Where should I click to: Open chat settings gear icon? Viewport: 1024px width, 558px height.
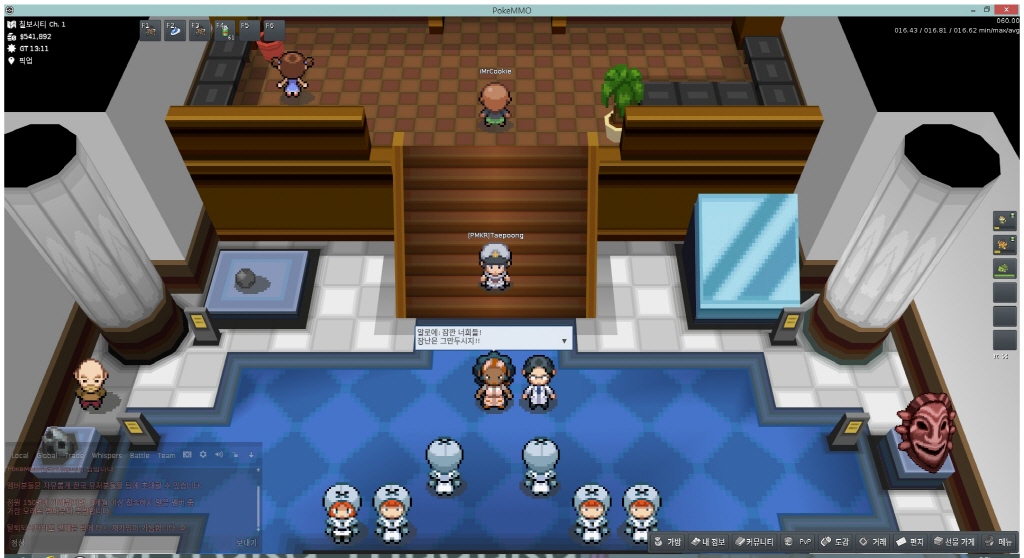point(203,456)
